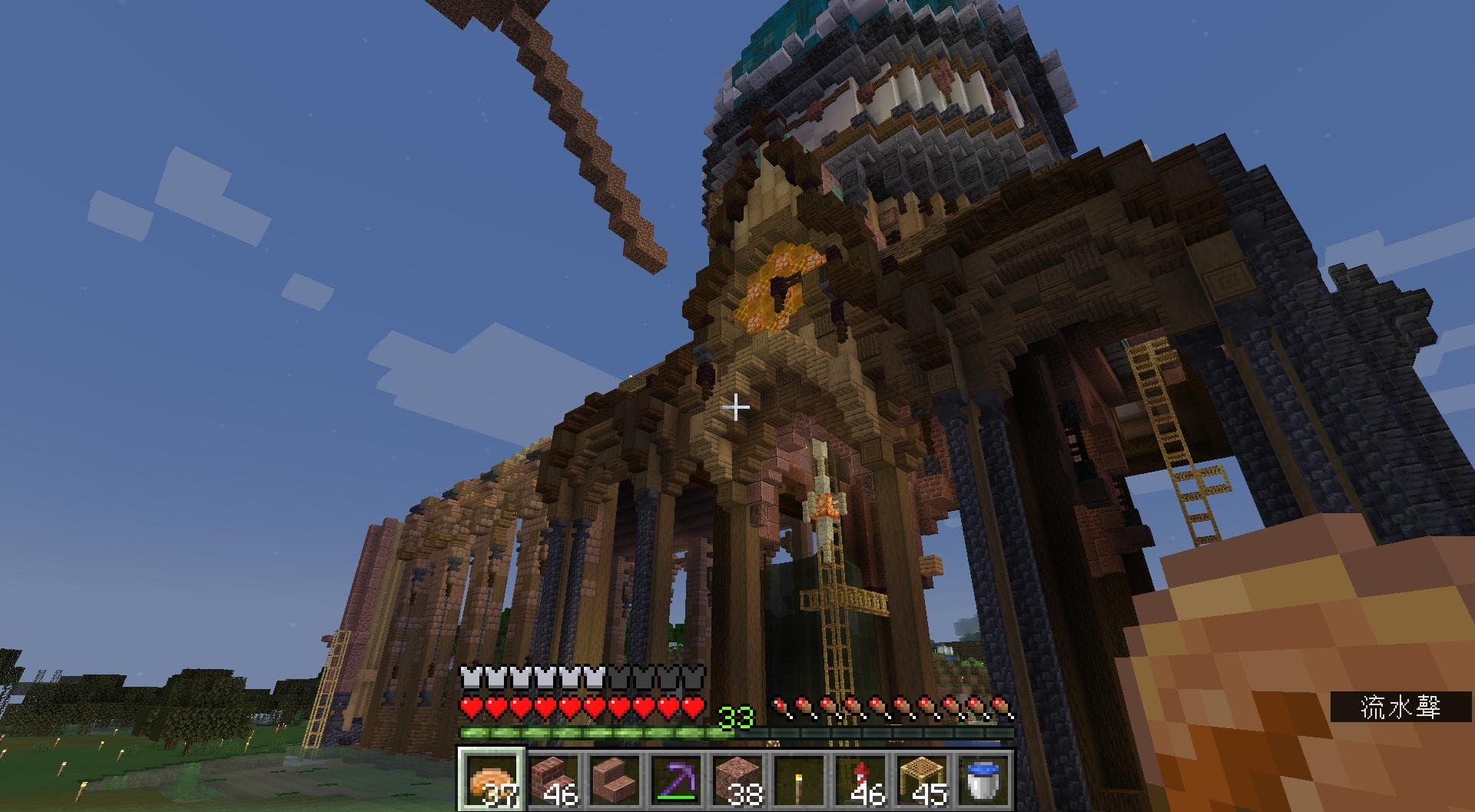Select the pumpkin pie hotbar slot
Screen dimensions: 1475x812
click(492, 779)
